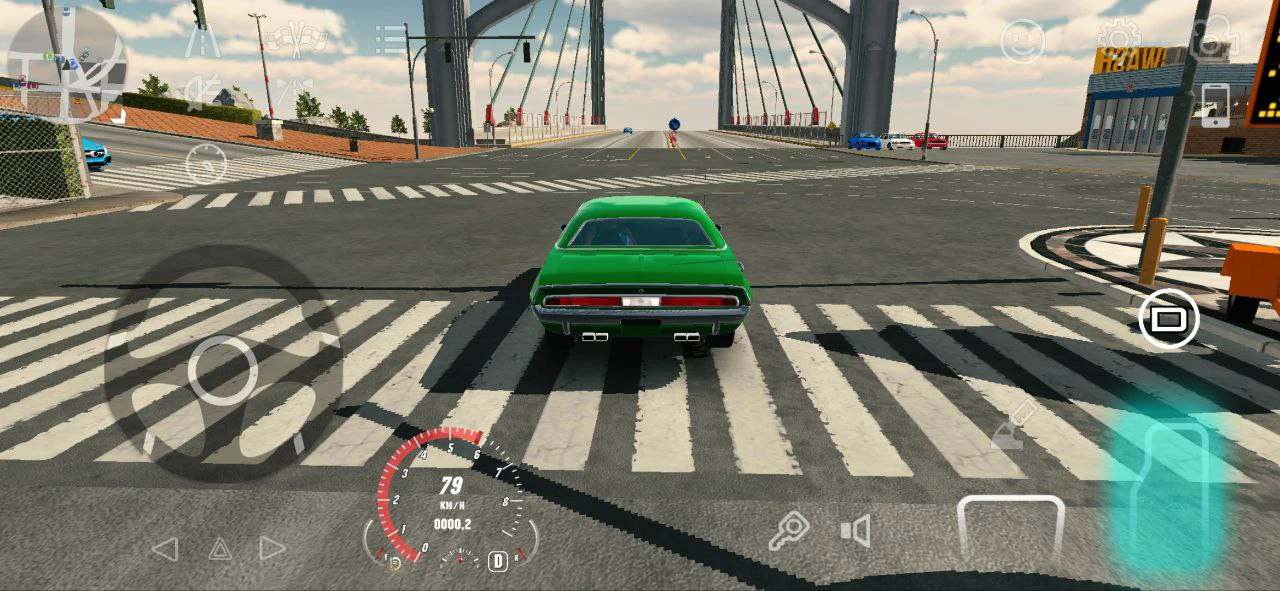Viewport: 1280px width, 591px height.
Task: Open the crossed checkered flags race menu
Action: pos(296,39)
